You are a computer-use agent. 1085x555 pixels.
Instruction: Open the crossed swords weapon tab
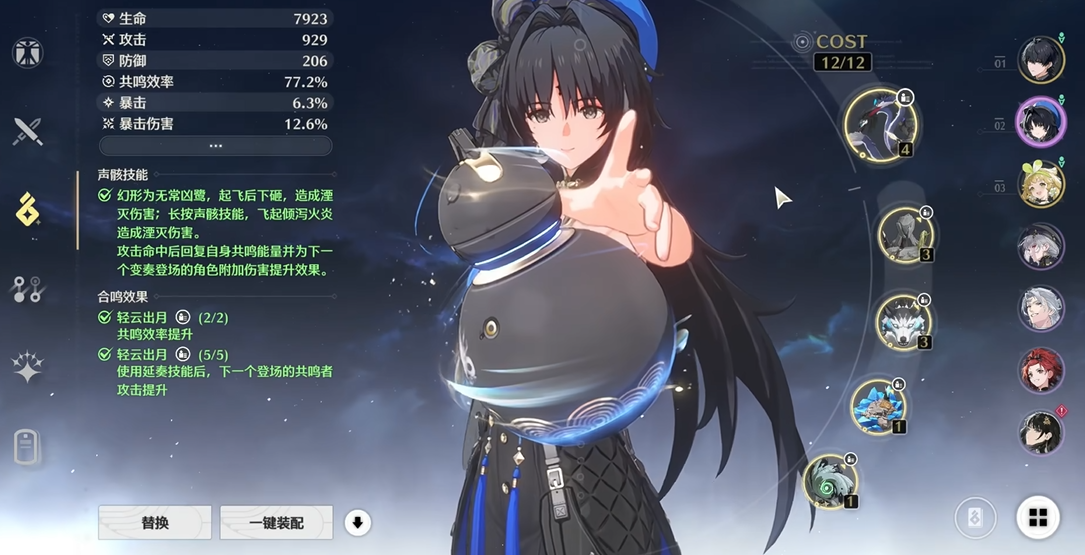(x=27, y=131)
